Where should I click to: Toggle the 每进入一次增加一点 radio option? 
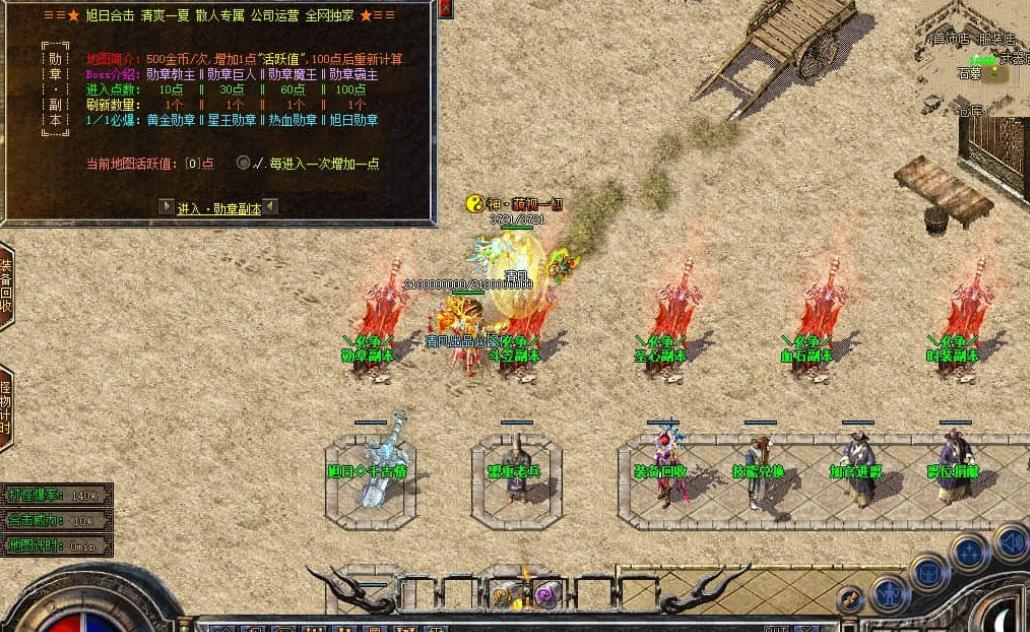(243, 163)
